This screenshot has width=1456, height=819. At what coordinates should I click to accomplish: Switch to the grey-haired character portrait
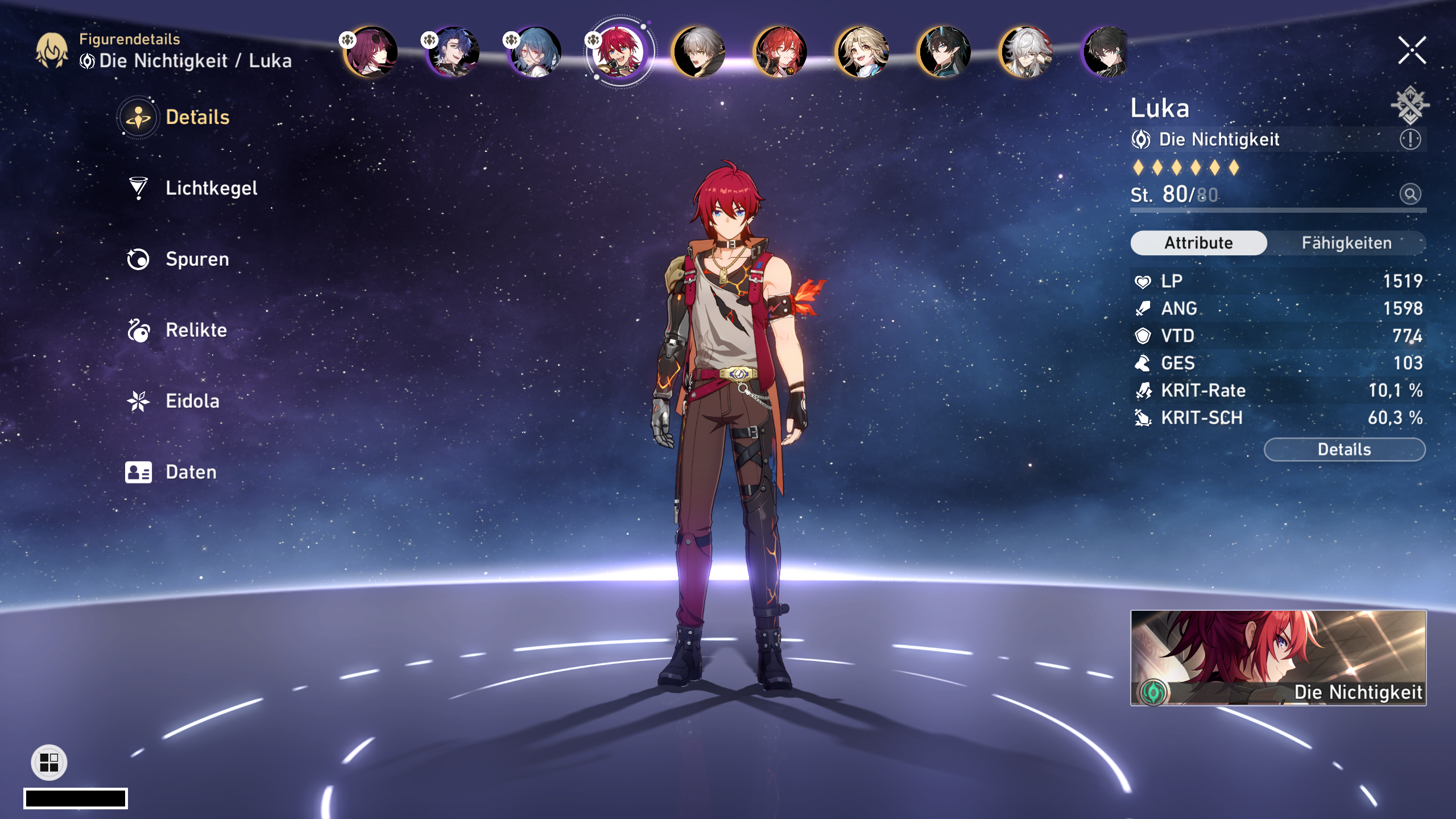[x=699, y=52]
